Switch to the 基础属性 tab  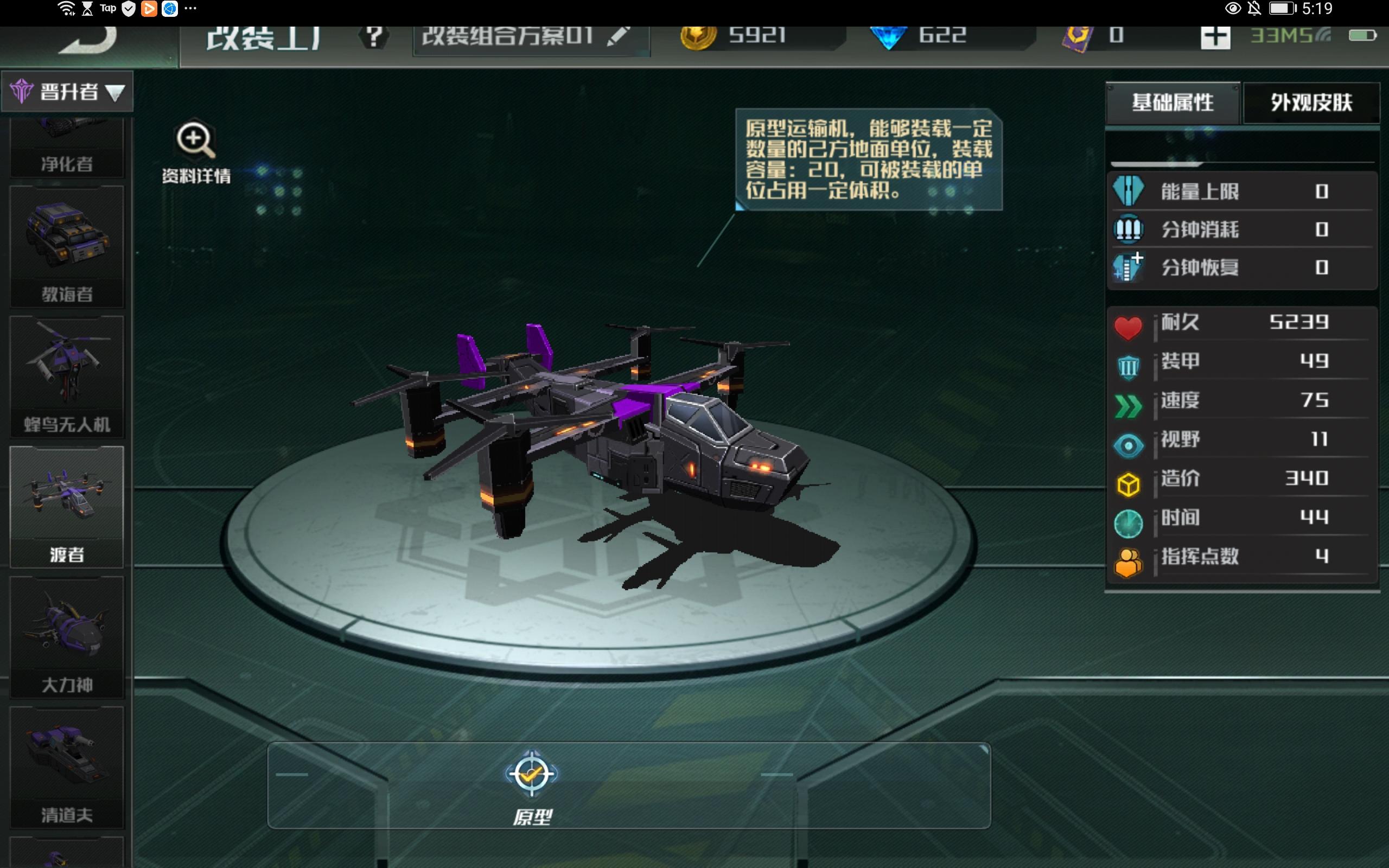[x=1172, y=103]
